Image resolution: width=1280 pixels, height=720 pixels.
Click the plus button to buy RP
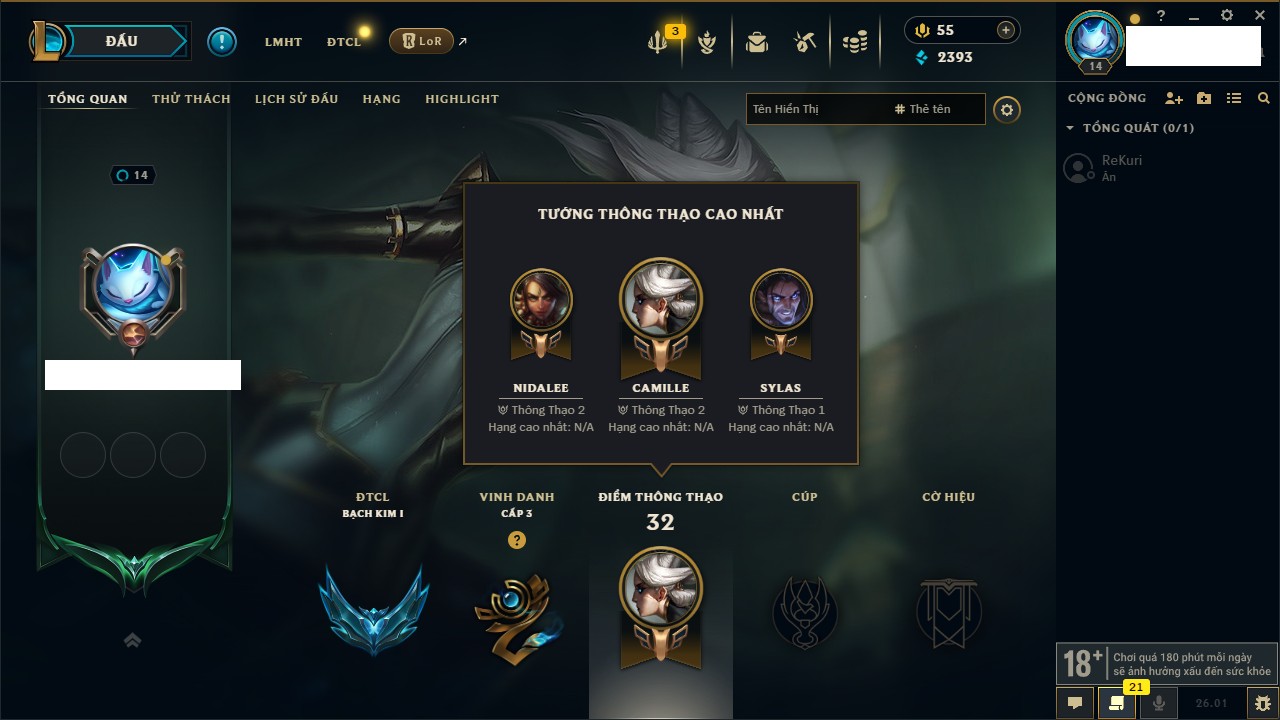point(1006,30)
